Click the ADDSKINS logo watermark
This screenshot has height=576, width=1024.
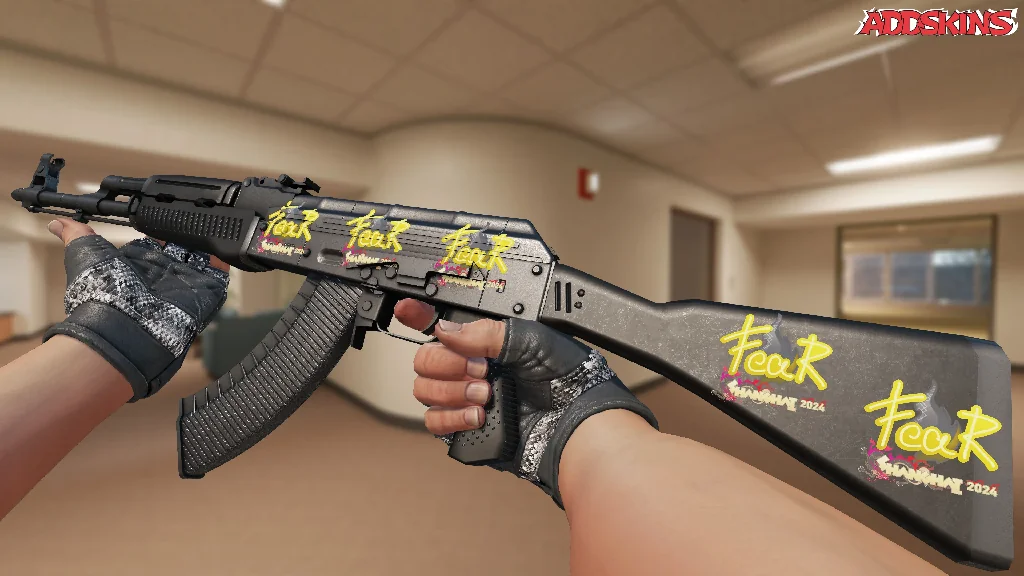[939, 23]
